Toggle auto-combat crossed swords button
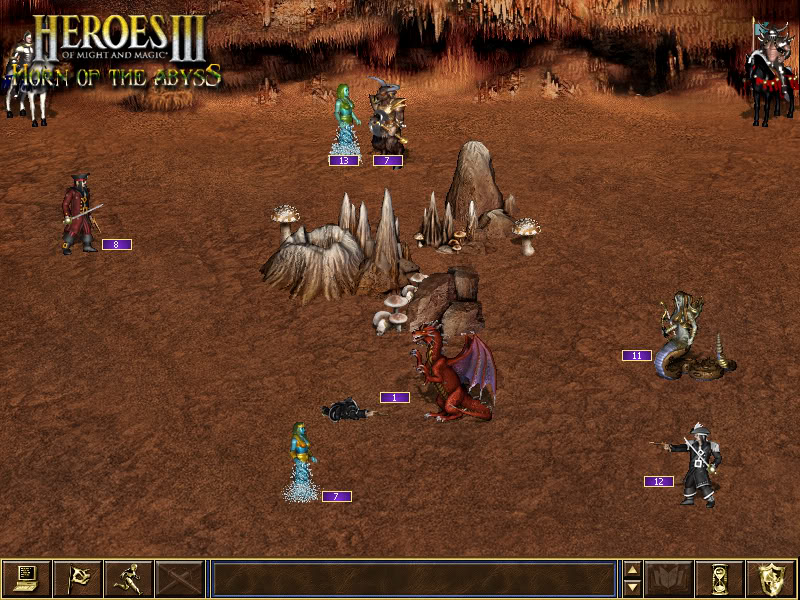The width and height of the screenshot is (800, 600). tap(180, 579)
